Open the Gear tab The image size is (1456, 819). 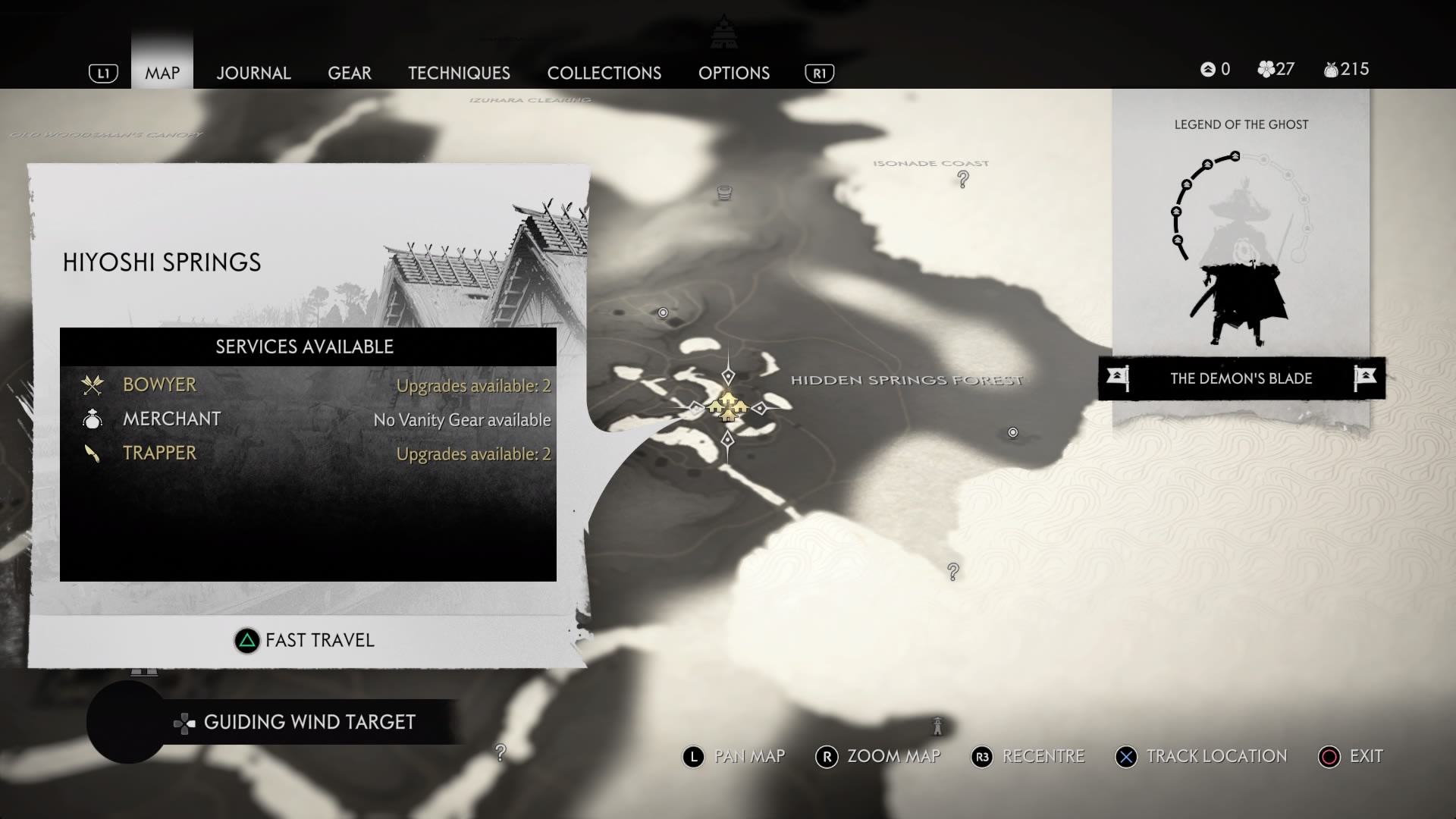tap(350, 73)
